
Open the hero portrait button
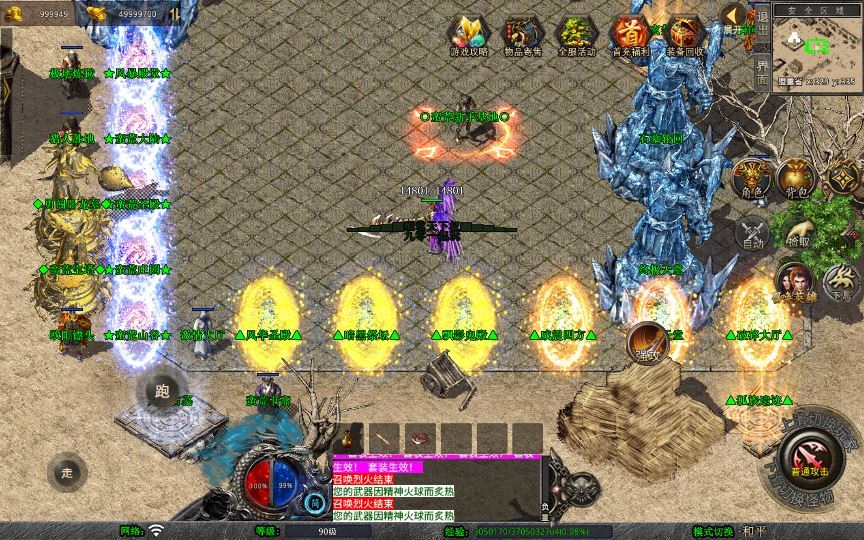coord(795,281)
